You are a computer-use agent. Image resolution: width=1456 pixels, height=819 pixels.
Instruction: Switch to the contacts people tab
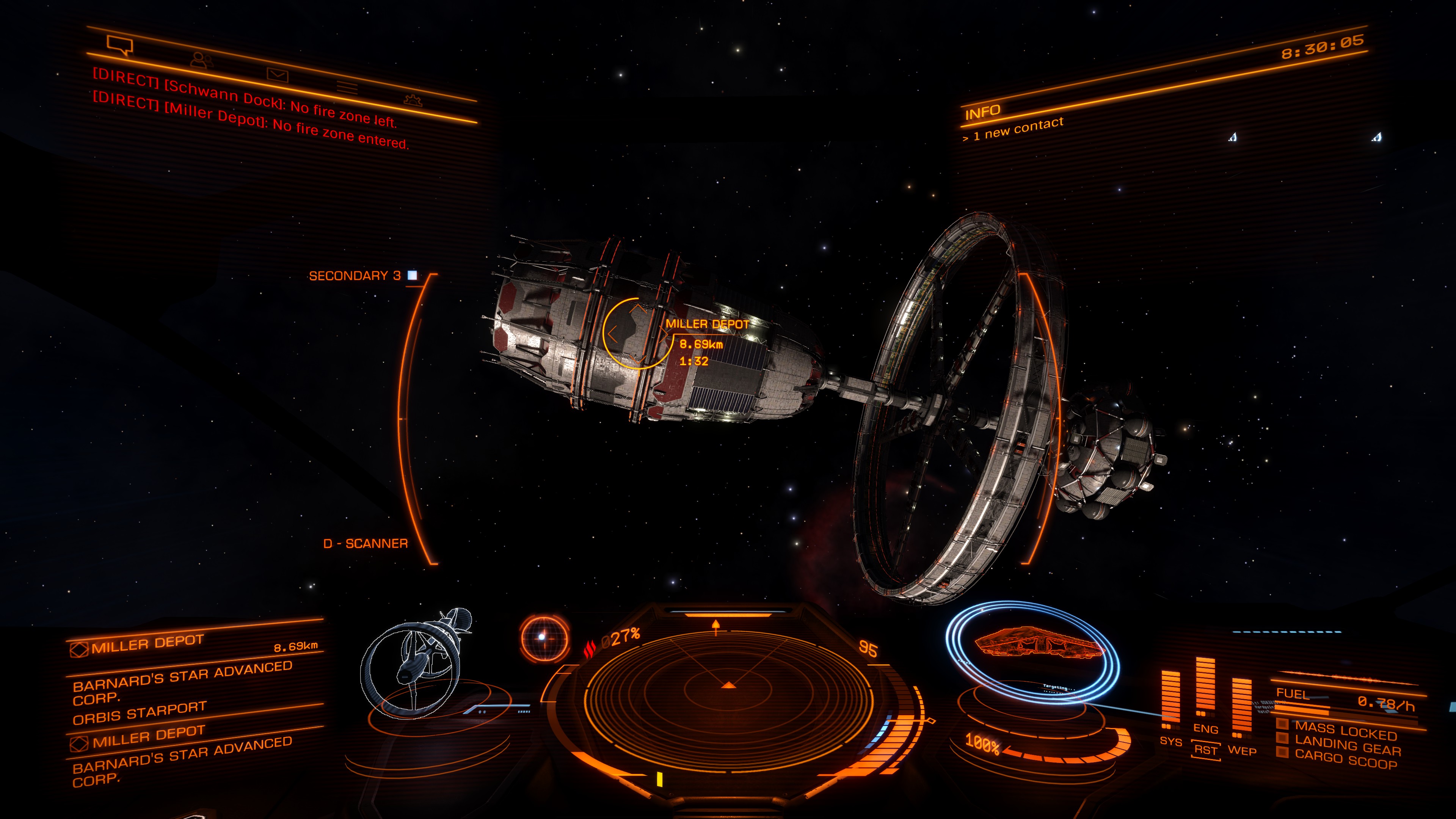(x=201, y=60)
